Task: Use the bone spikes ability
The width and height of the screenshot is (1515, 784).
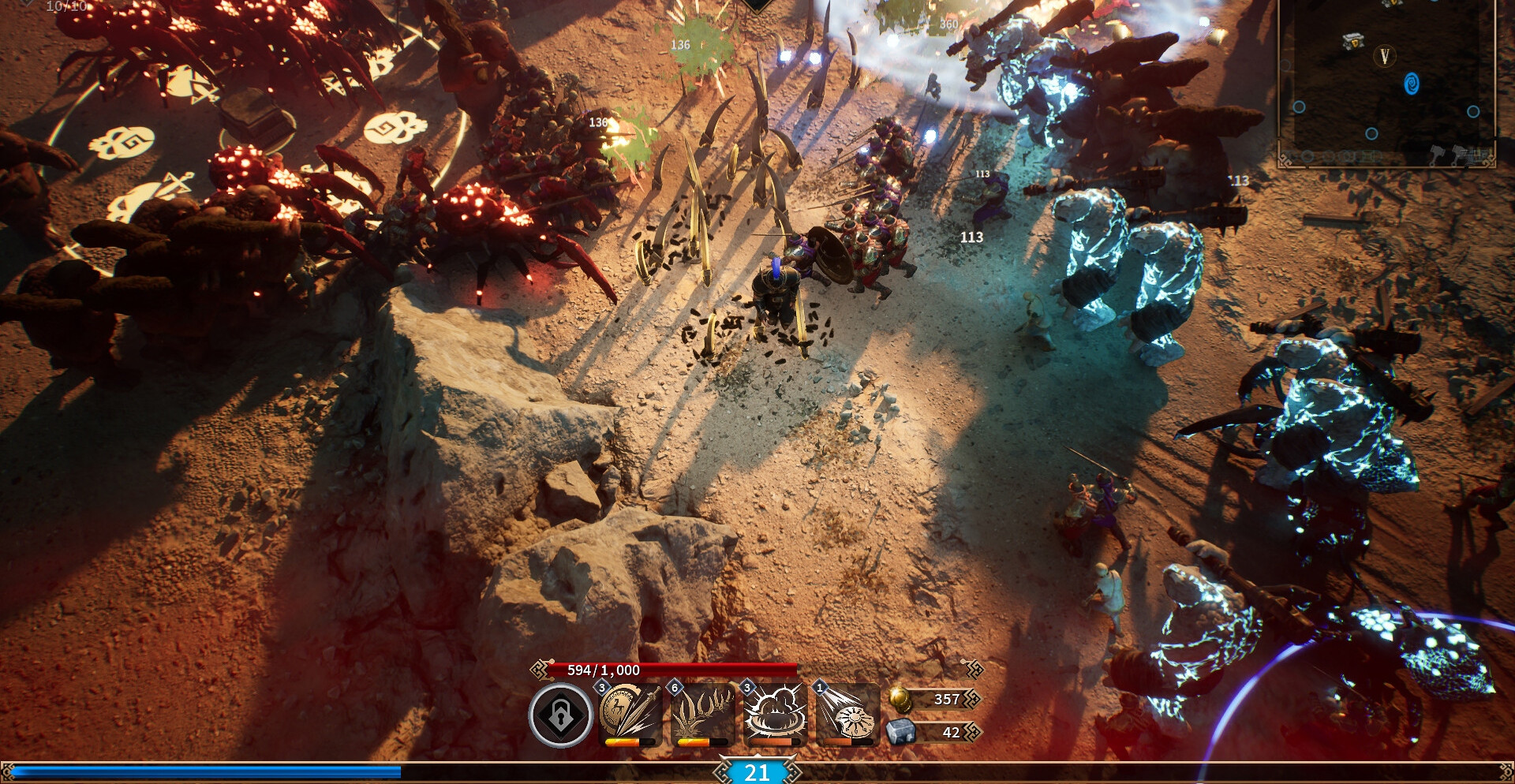Action: point(701,713)
